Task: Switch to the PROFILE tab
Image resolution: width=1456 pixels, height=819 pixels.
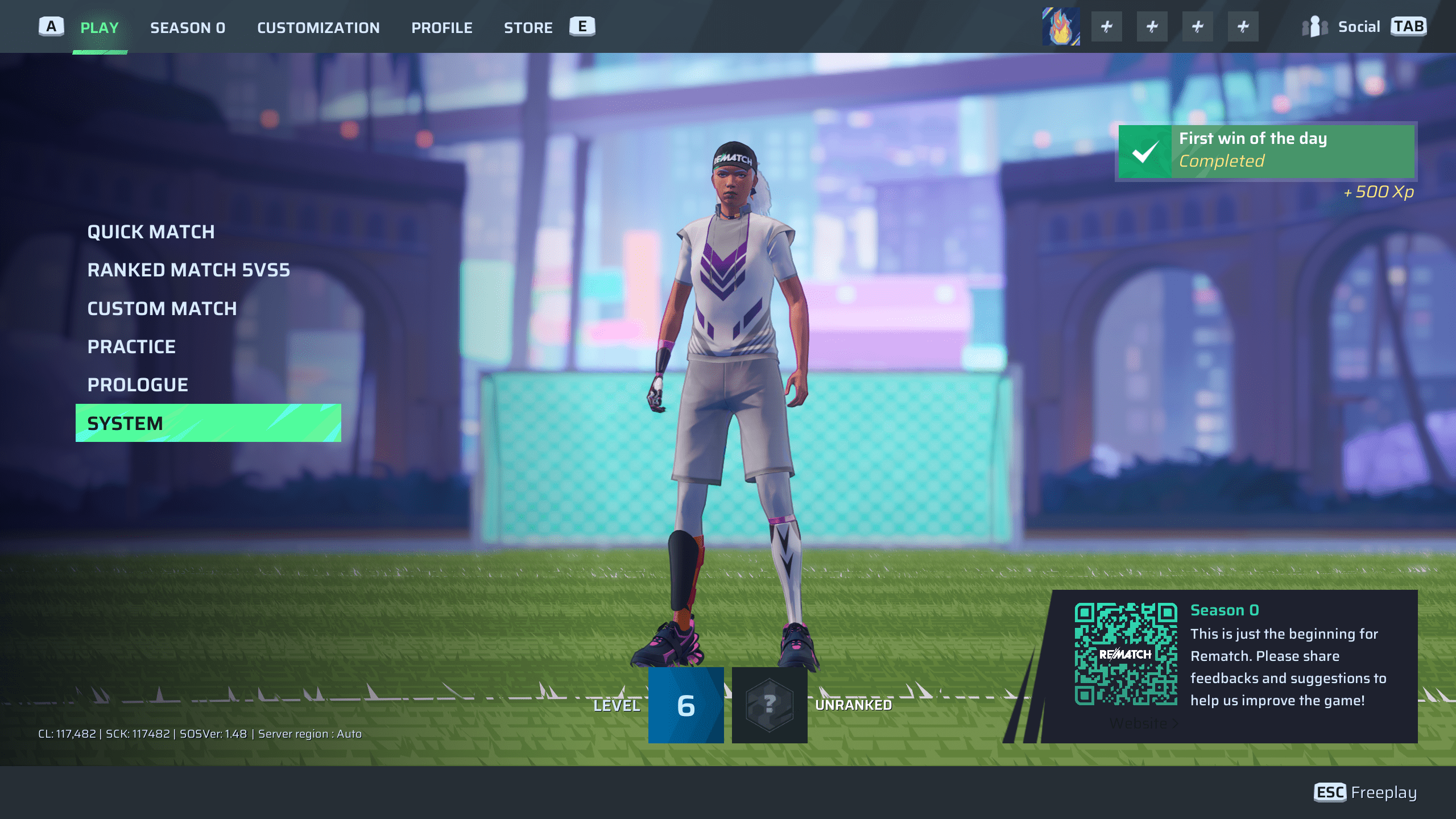Action: [x=442, y=27]
